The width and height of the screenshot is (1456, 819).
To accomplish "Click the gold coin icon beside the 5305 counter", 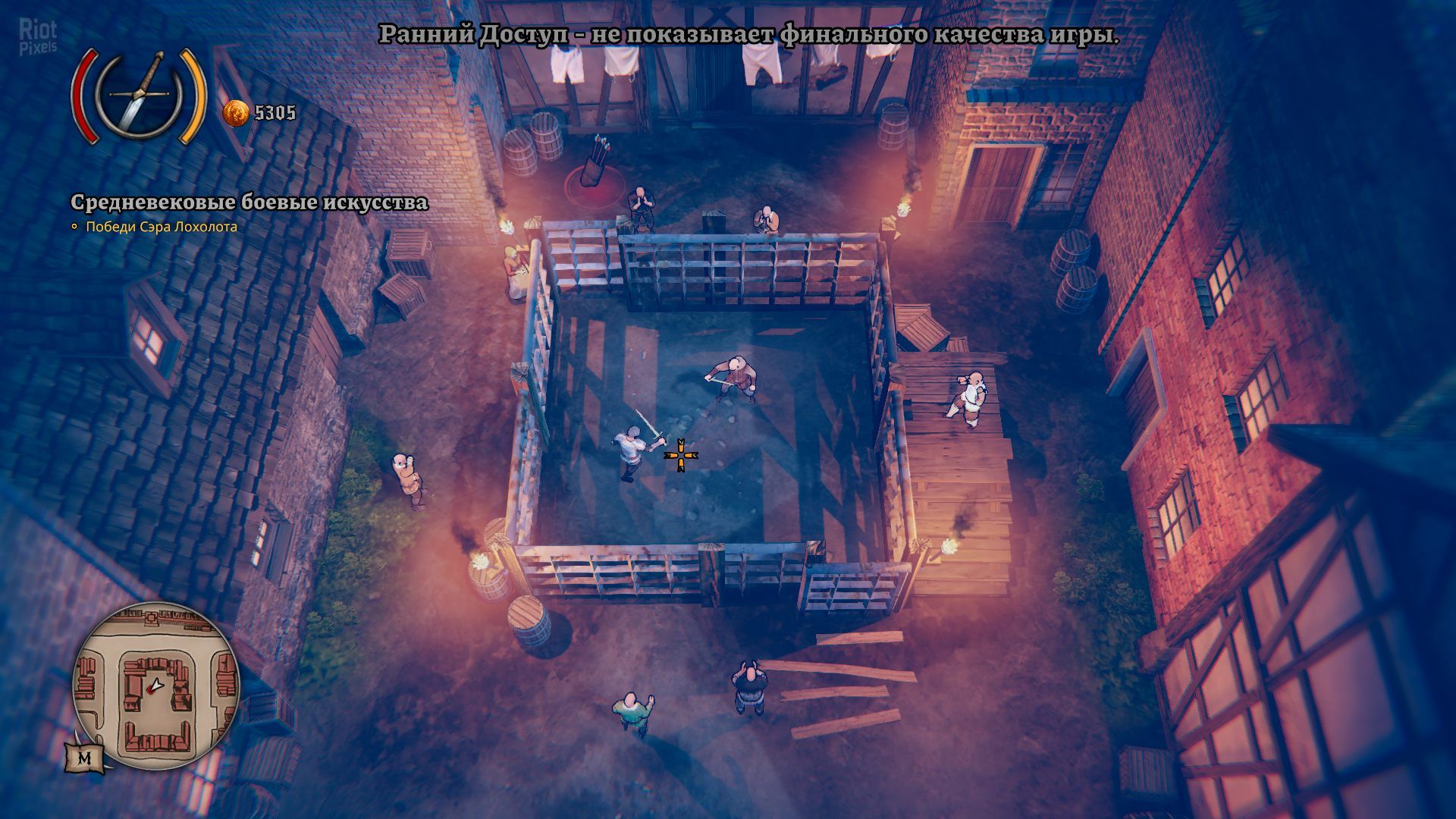I will coord(237,113).
